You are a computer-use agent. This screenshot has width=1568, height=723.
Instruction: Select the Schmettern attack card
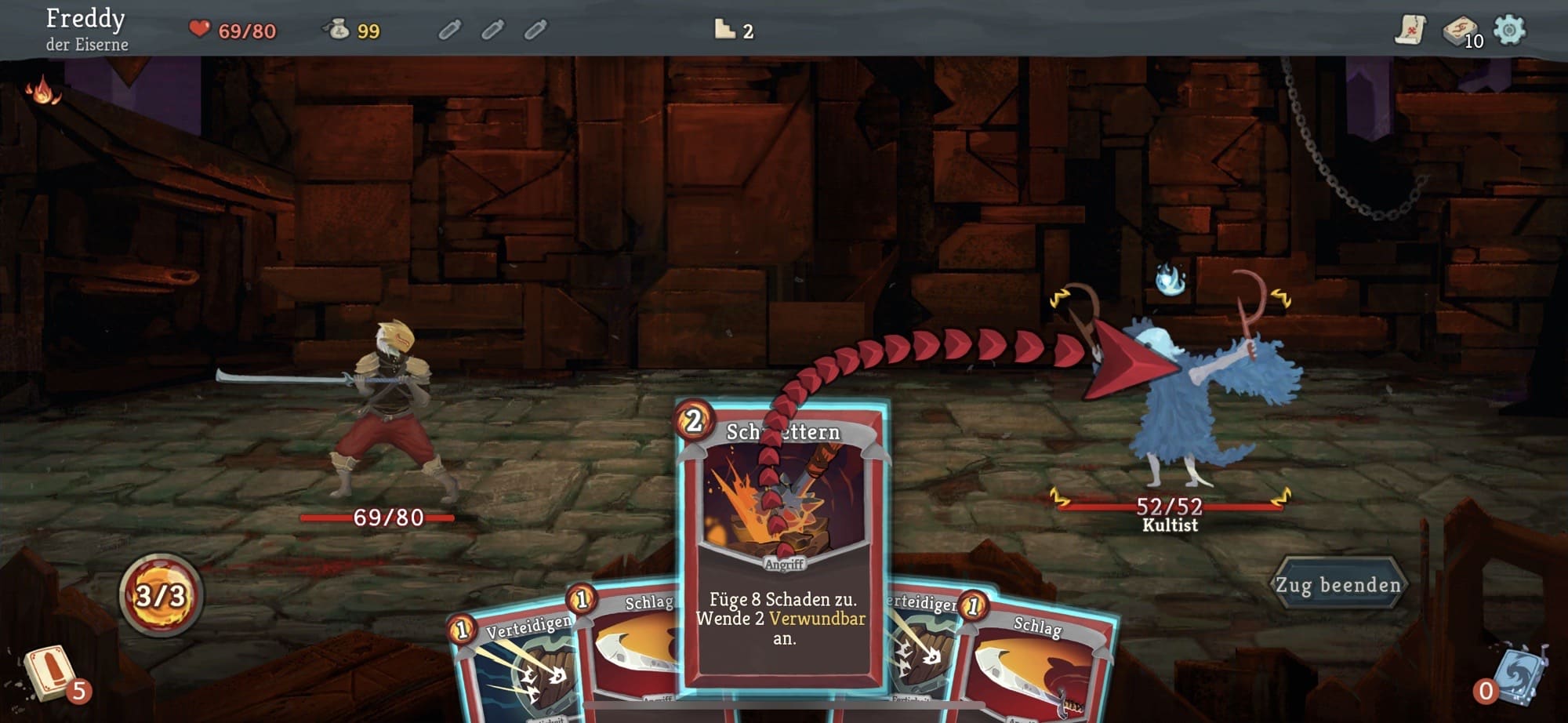(783, 549)
